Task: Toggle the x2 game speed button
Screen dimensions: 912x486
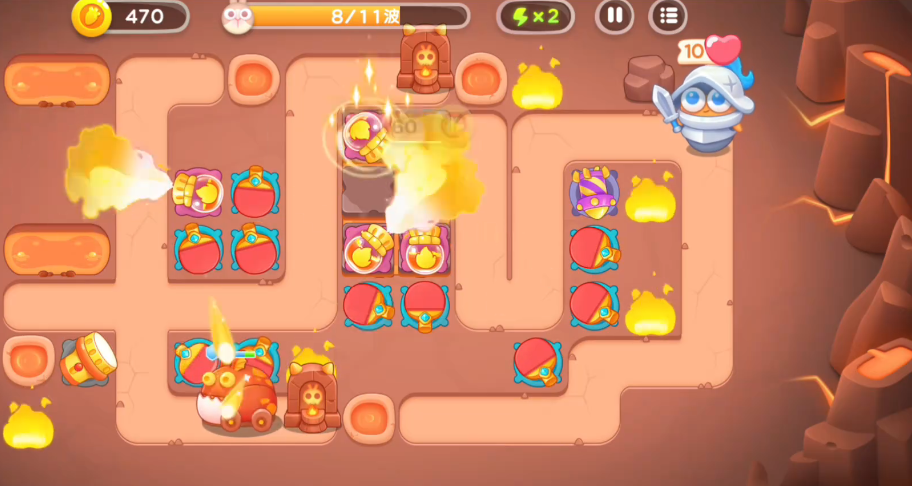Action: click(x=535, y=16)
